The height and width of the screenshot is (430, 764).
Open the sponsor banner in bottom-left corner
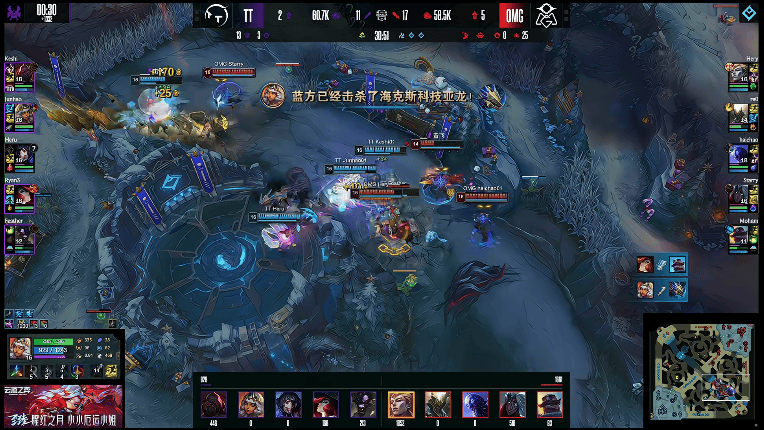click(62, 407)
